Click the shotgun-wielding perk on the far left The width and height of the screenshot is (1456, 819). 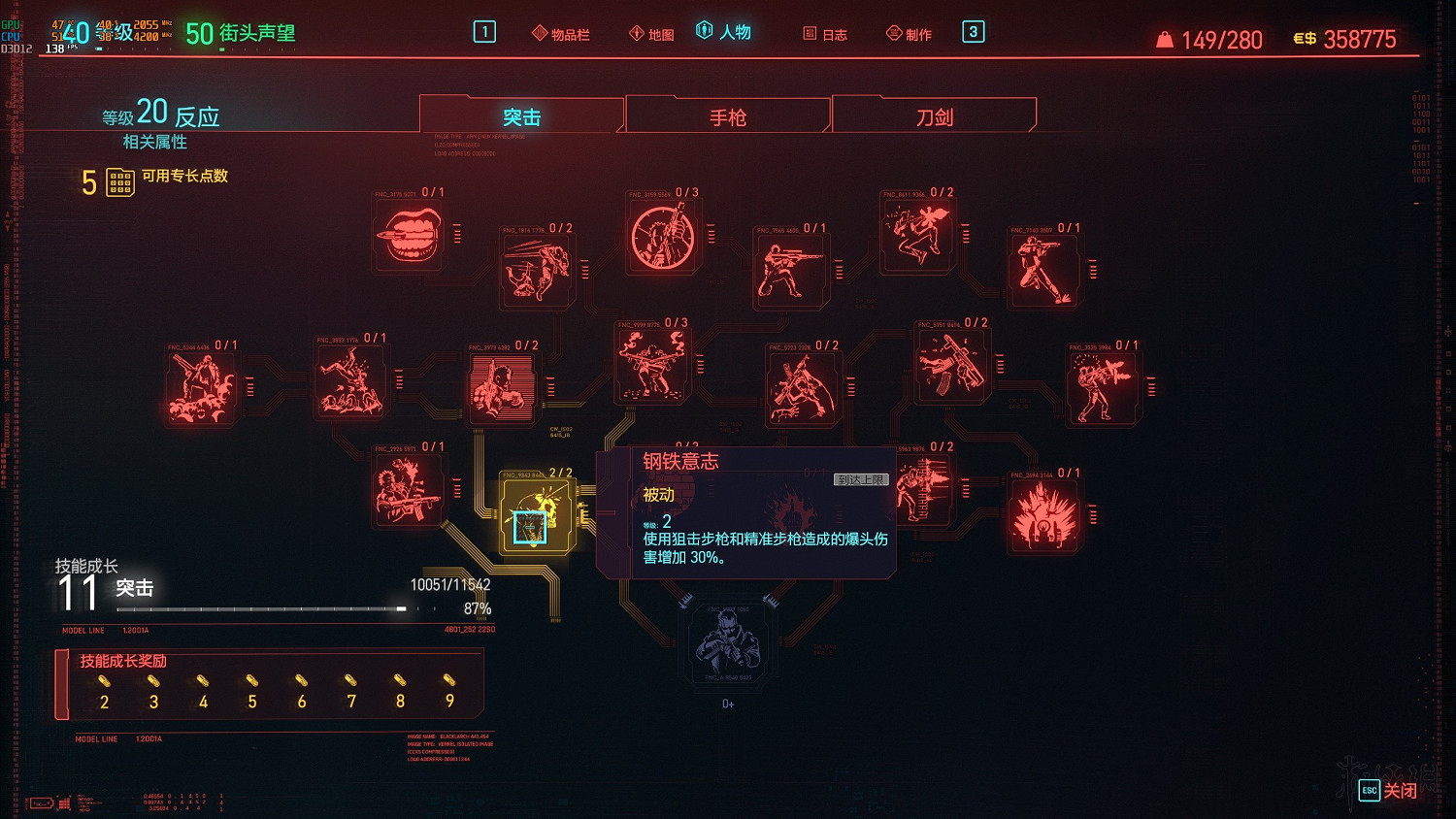click(x=202, y=386)
